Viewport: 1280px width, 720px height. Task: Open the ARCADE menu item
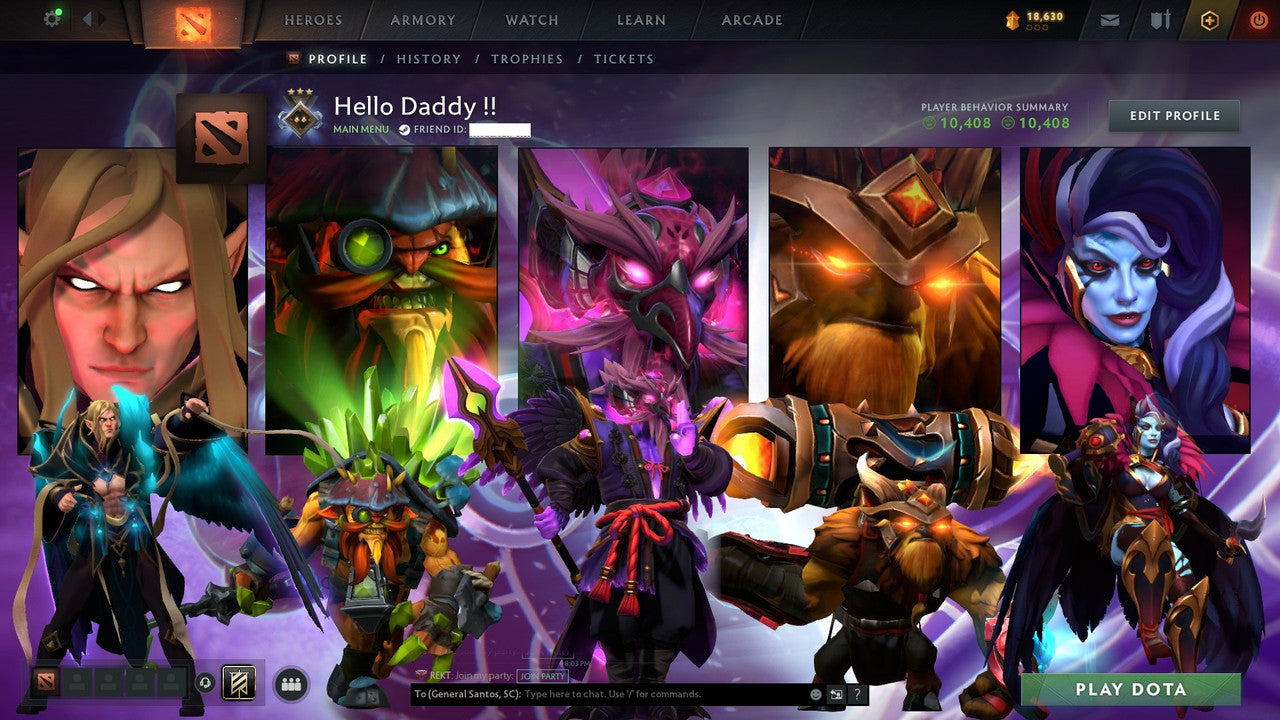pos(751,19)
